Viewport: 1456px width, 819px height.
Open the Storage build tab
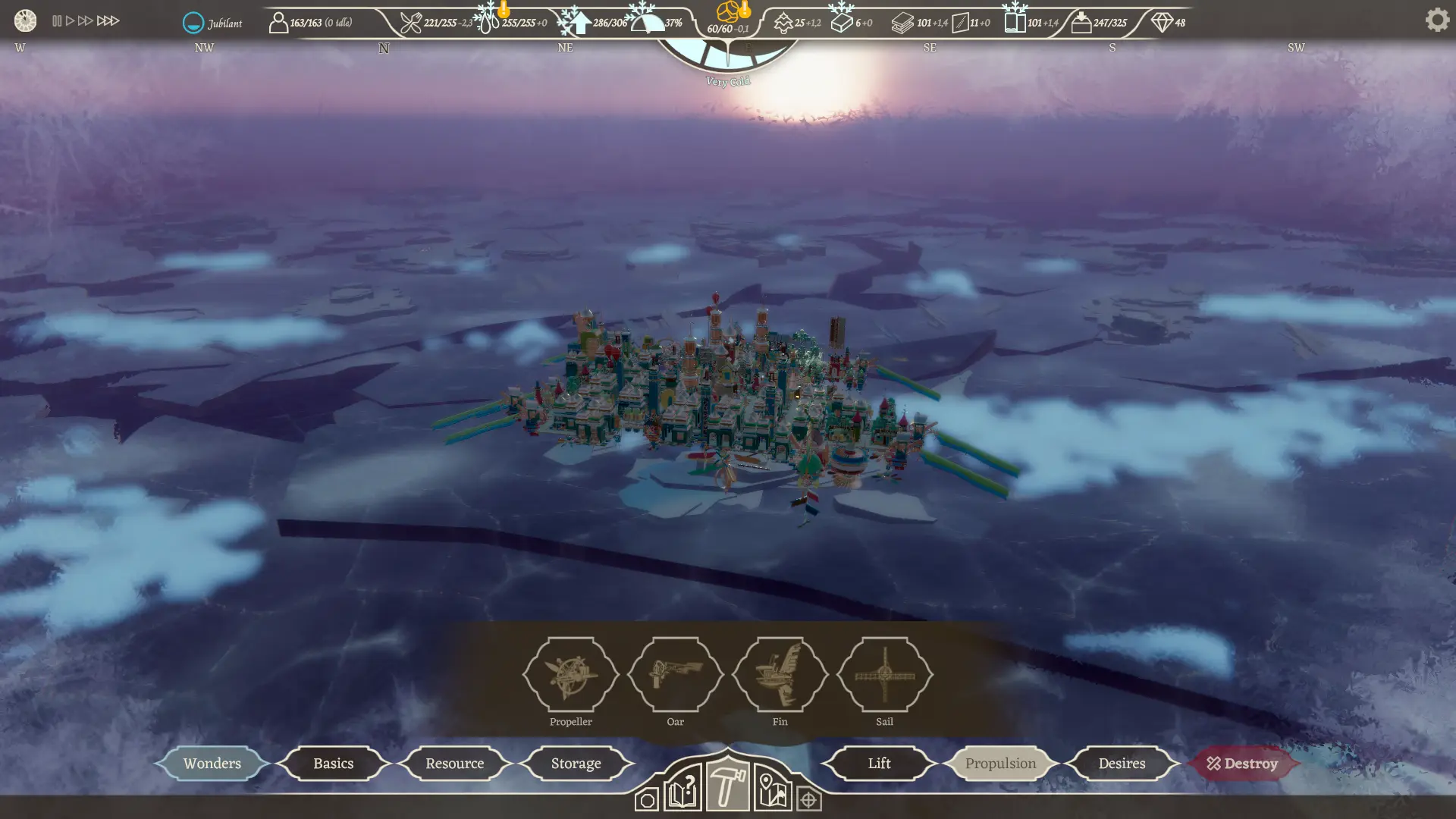click(x=576, y=763)
